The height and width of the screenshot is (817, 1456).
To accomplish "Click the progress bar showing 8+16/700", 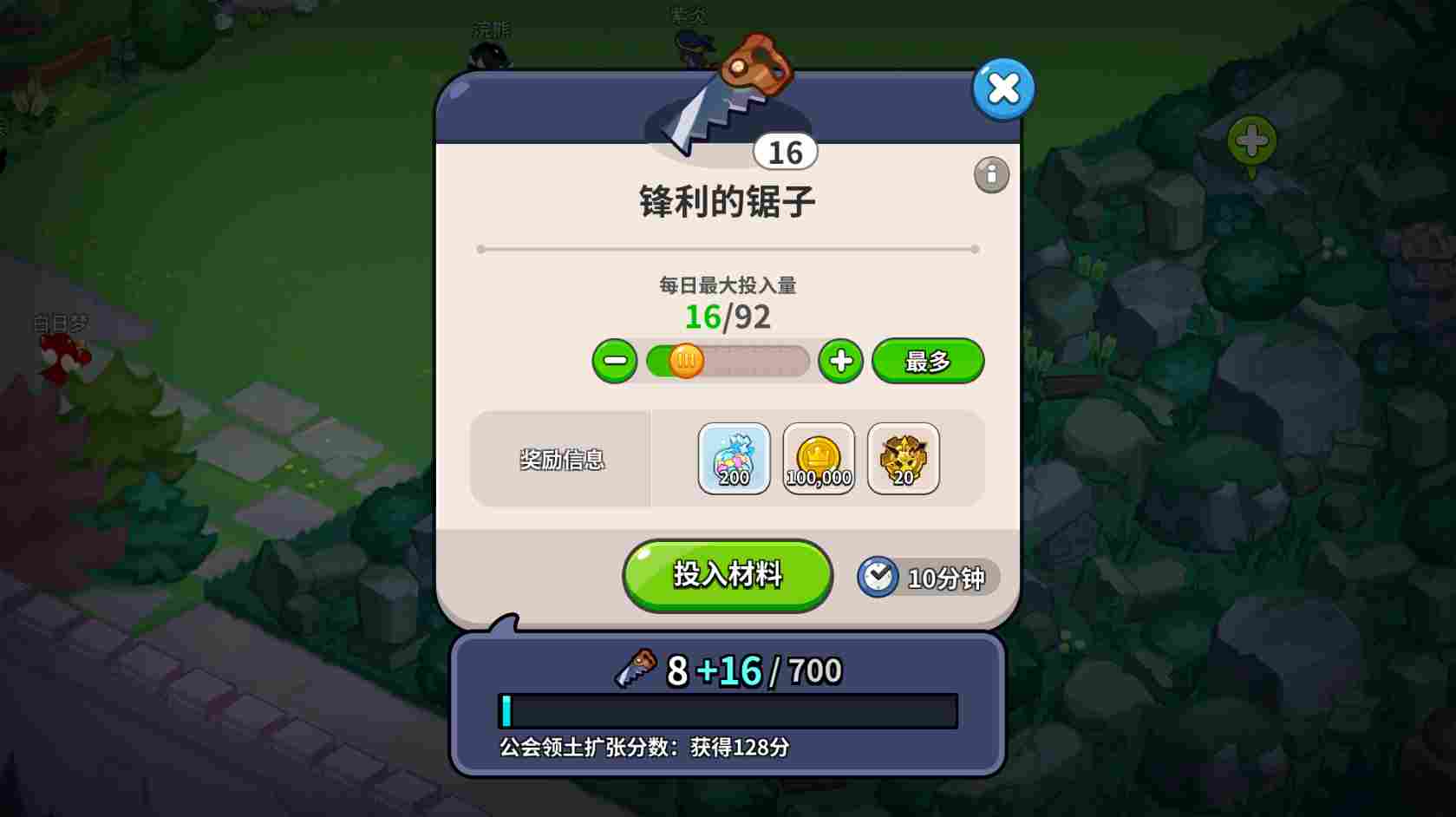I will click(x=727, y=709).
